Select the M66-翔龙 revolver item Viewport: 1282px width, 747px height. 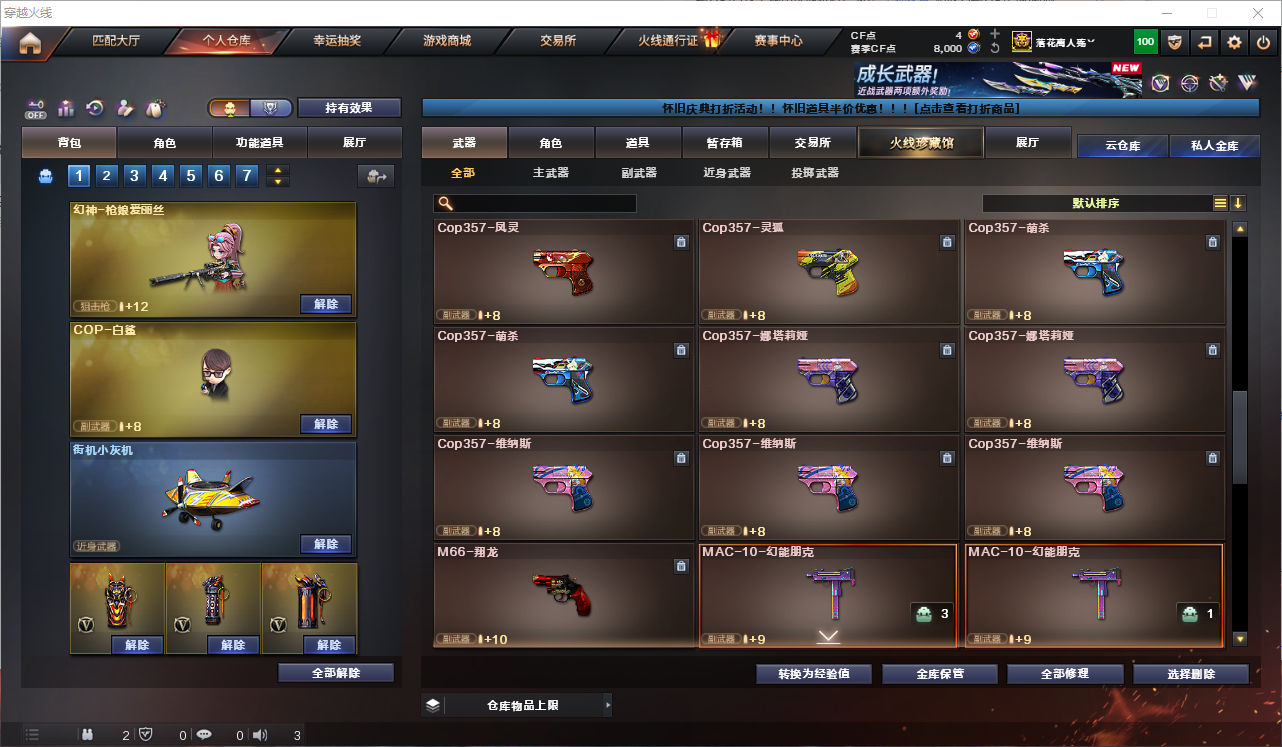(563, 595)
